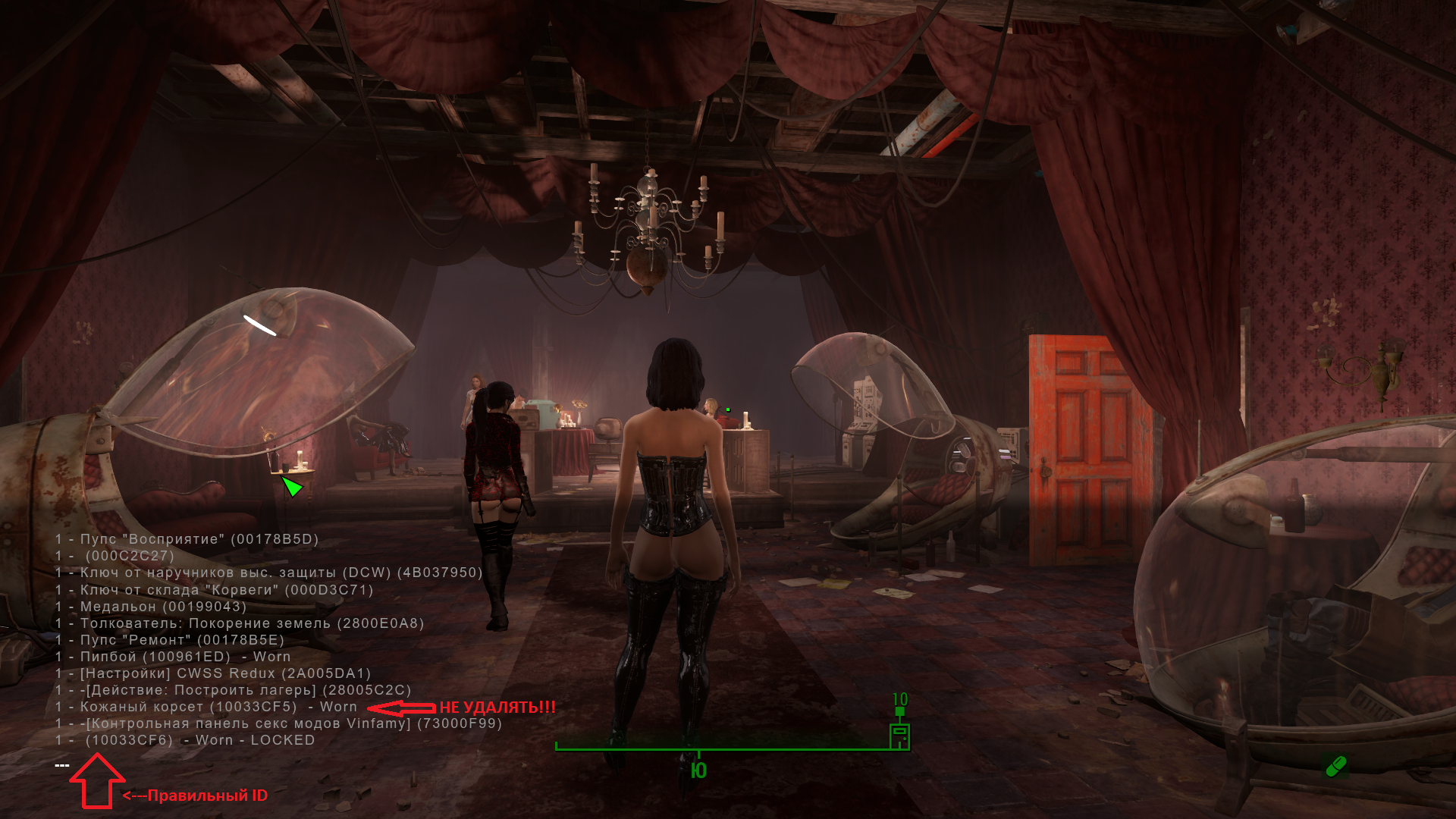Click the Пипбой (100961ED) inventory line
This screenshot has height=819, width=1456.
coord(173,657)
